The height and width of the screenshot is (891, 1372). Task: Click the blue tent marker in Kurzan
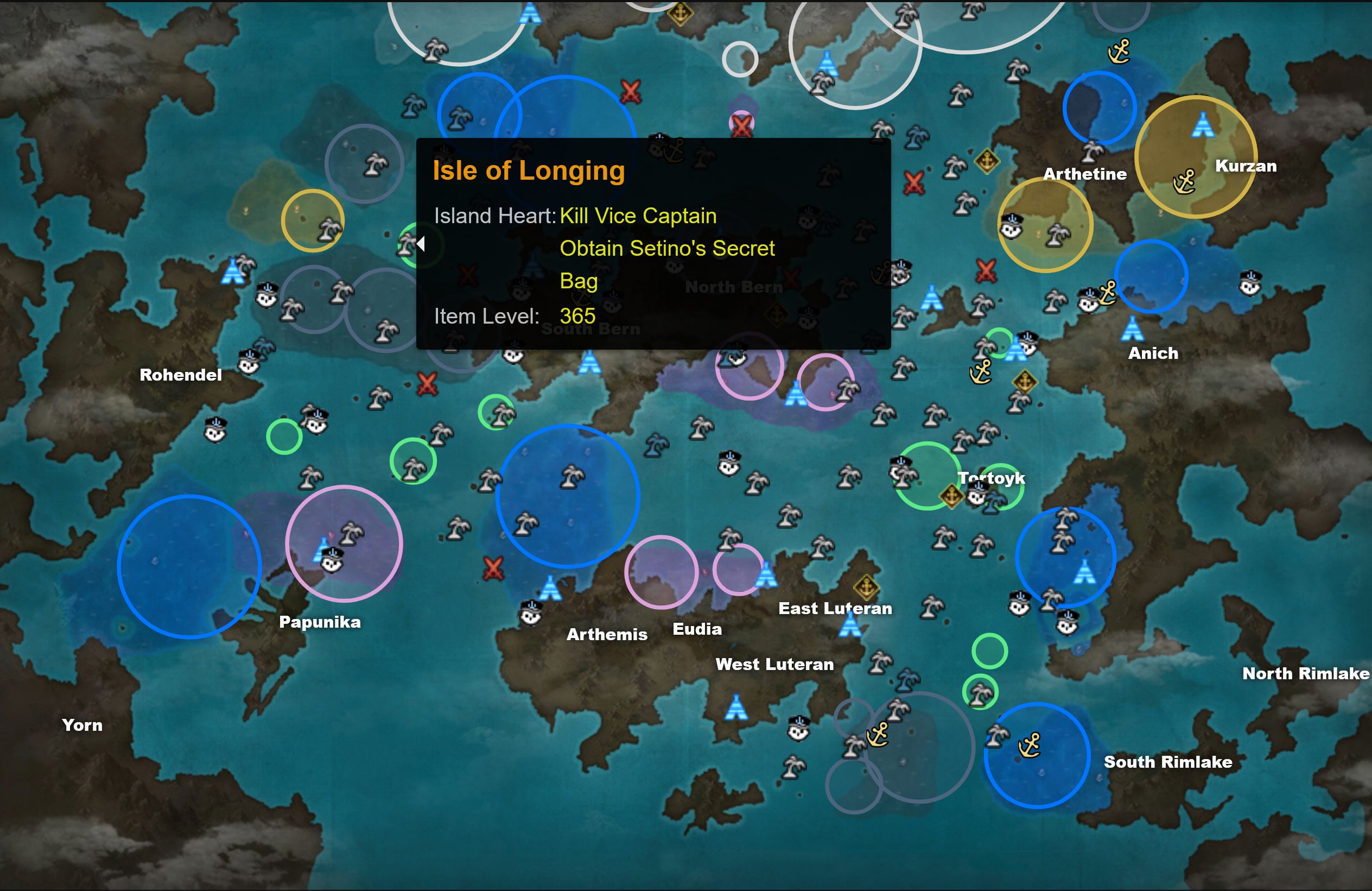coord(1203,125)
